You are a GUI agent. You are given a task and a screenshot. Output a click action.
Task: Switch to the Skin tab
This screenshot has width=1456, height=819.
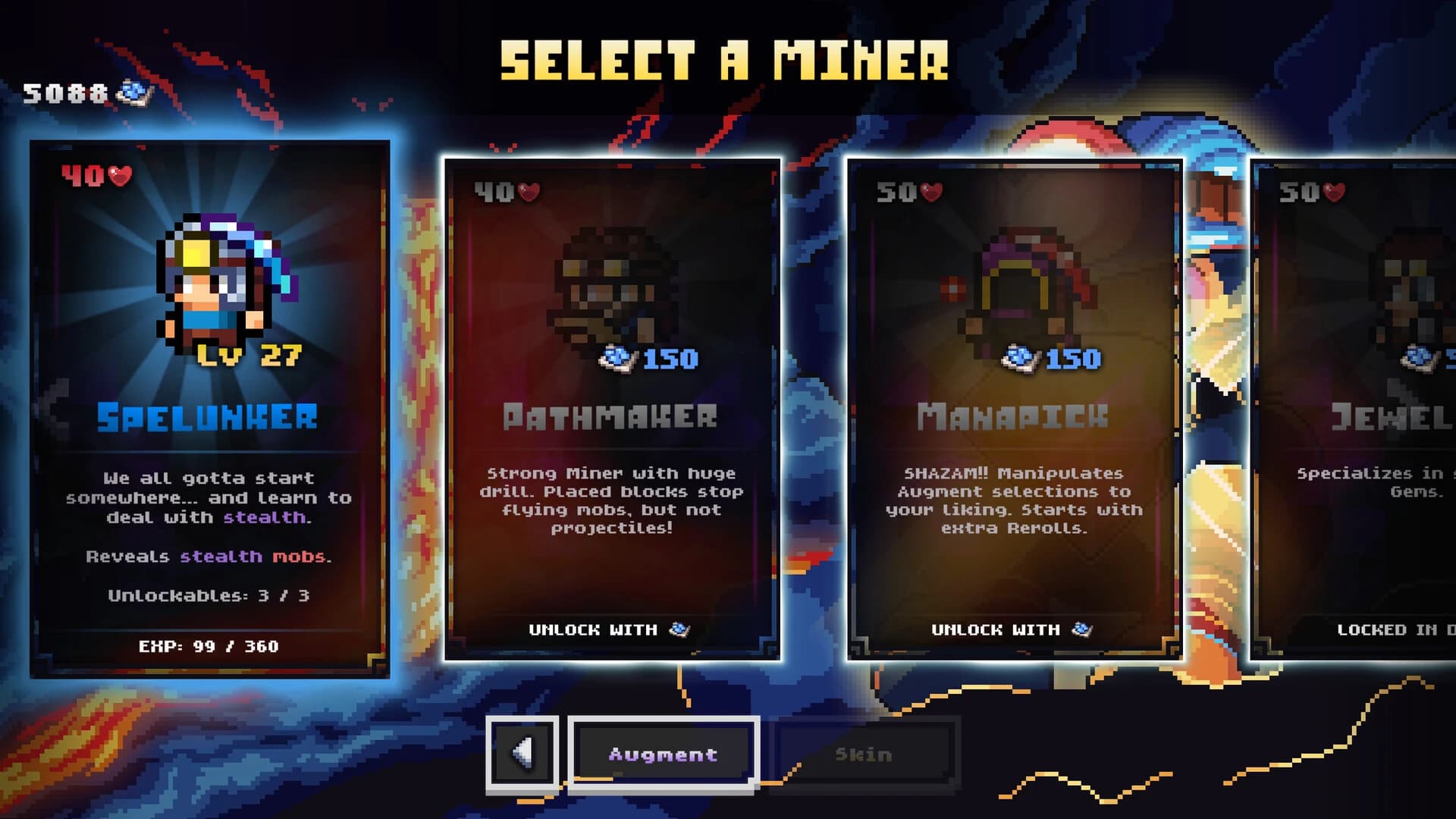click(864, 754)
